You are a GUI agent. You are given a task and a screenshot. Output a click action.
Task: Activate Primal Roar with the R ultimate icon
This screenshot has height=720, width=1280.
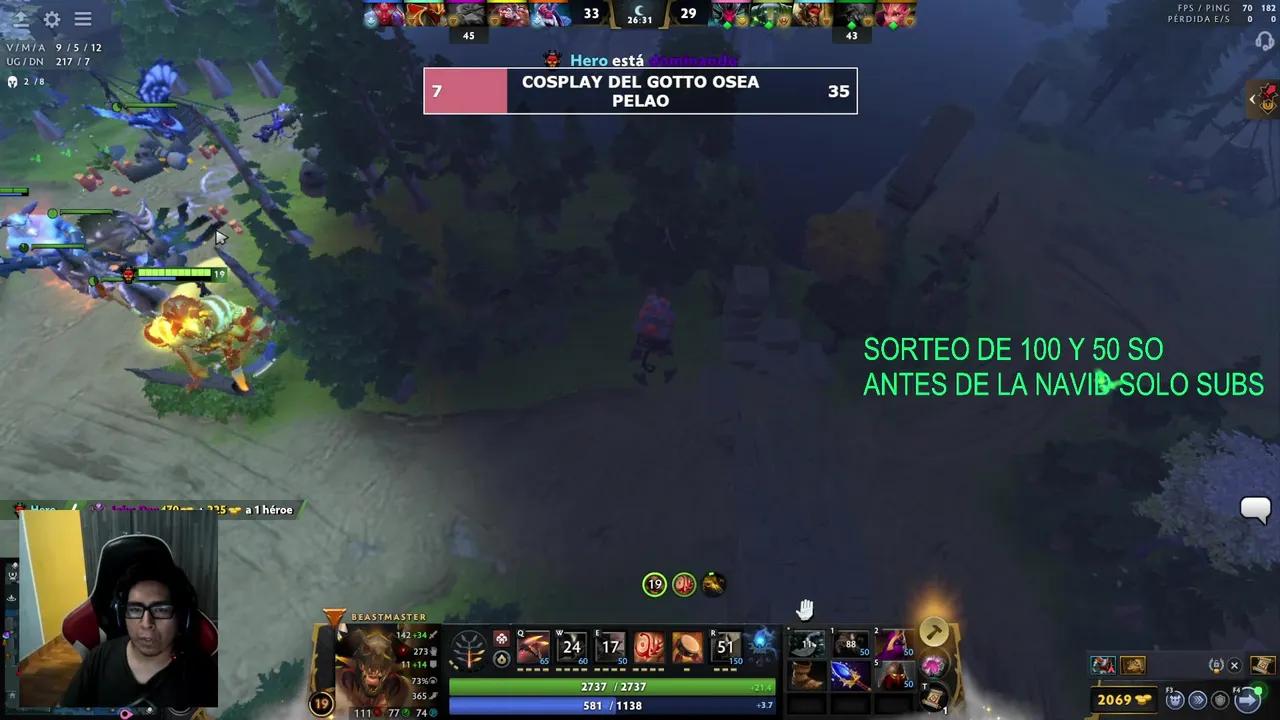click(727, 647)
